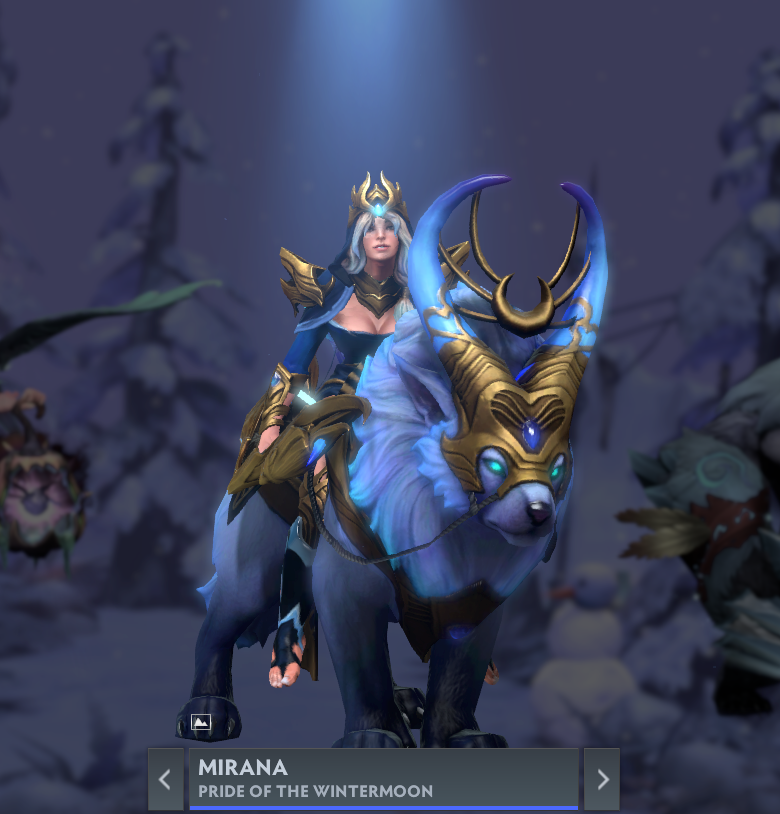Advance to the next hero with right arrow

click(602, 779)
